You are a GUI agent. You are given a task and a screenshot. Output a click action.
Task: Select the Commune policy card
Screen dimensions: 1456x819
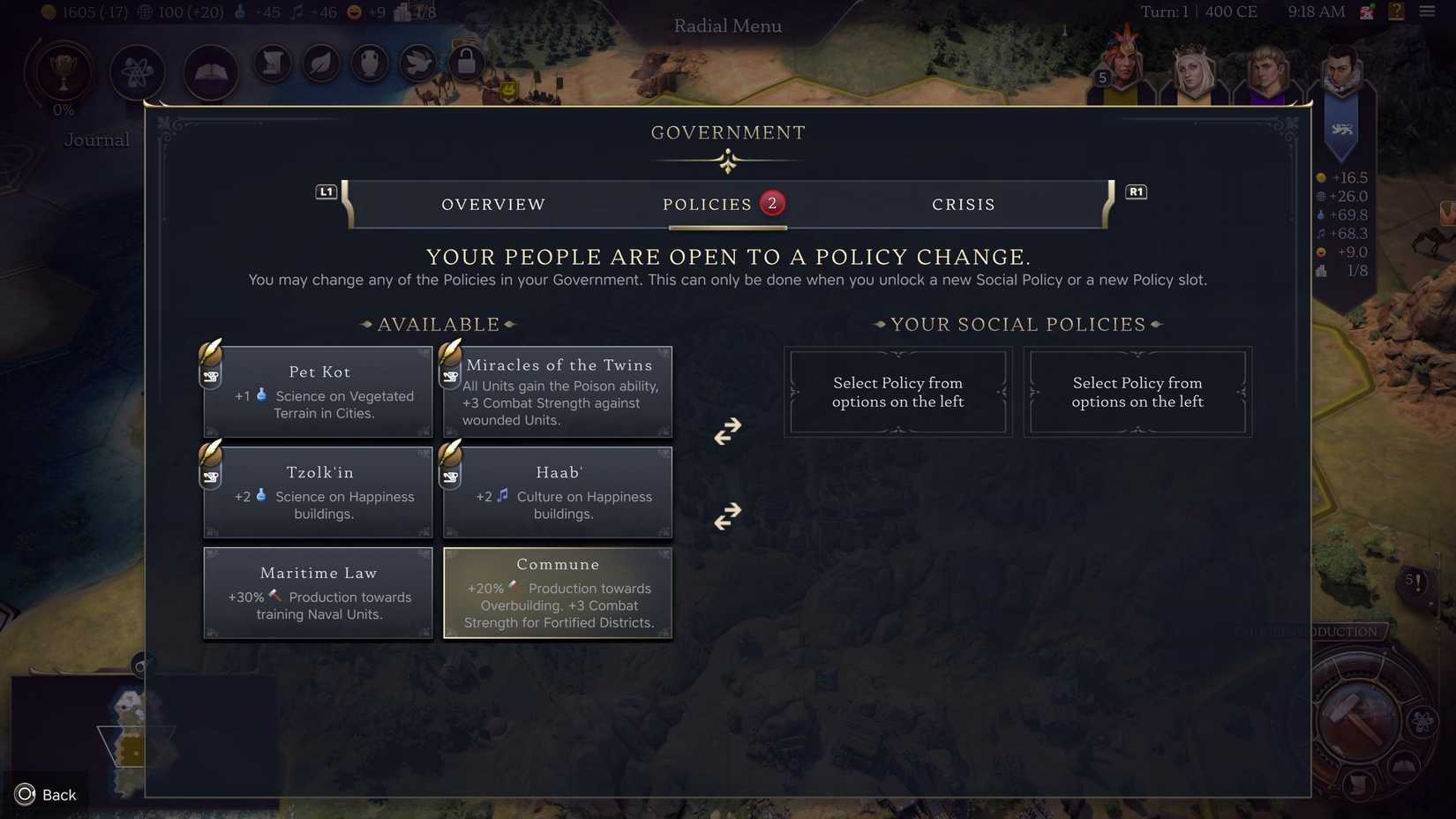click(558, 592)
